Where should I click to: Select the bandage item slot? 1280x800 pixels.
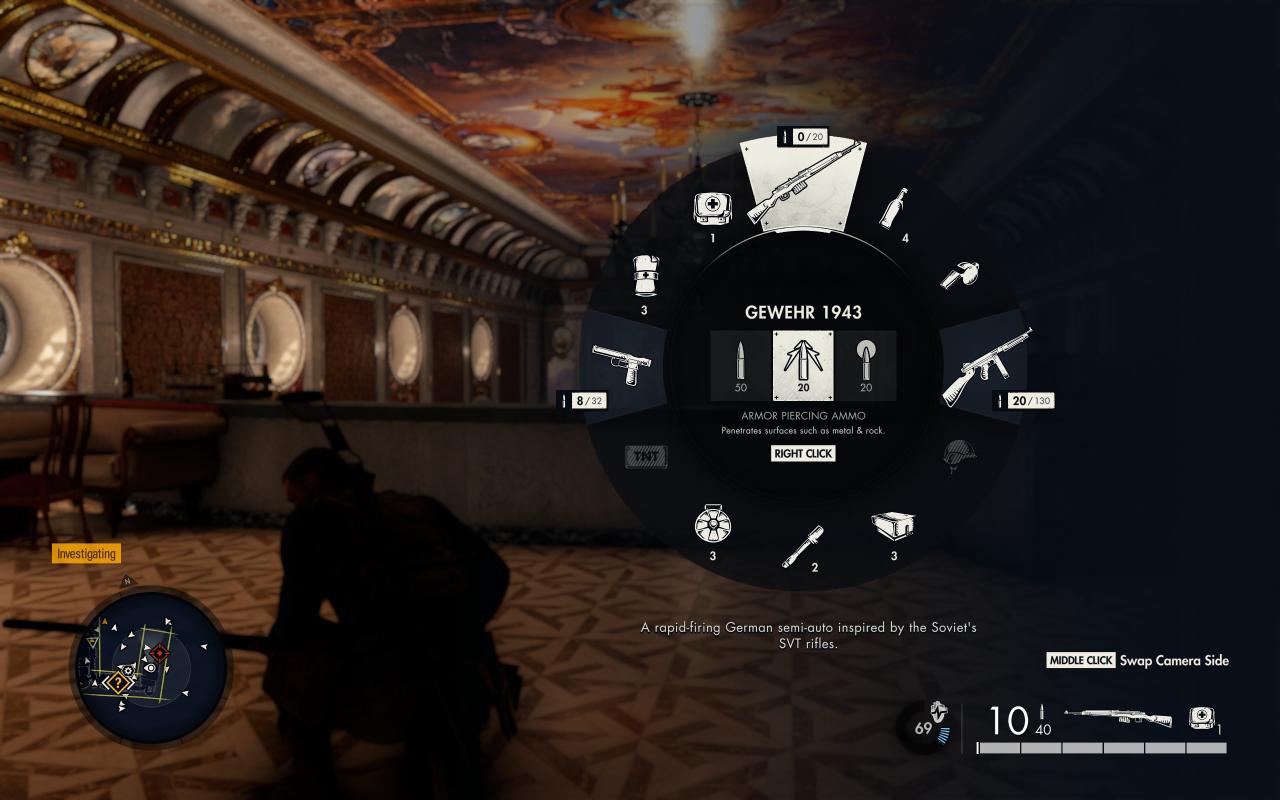pyautogui.click(x=645, y=276)
